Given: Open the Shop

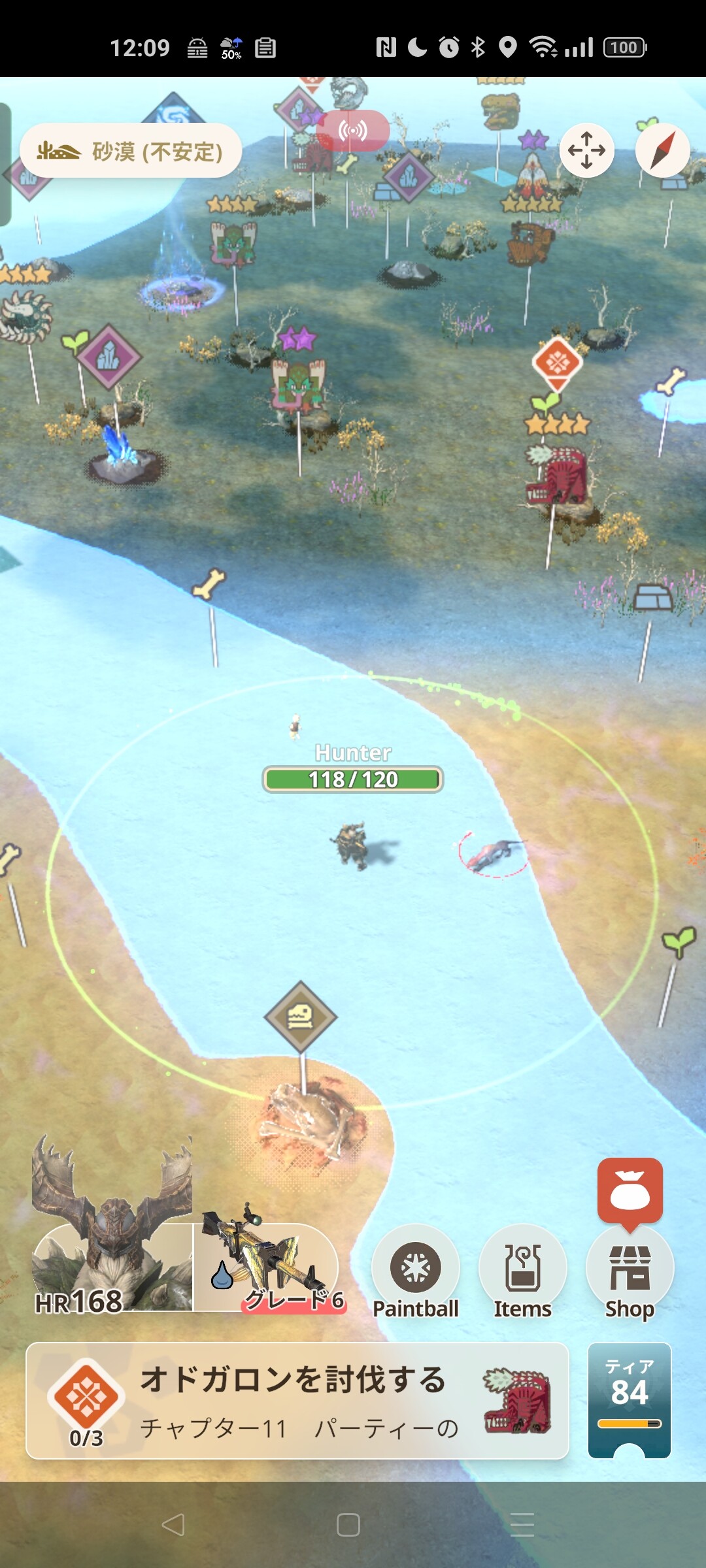Looking at the screenshot, I should (x=630, y=1271).
